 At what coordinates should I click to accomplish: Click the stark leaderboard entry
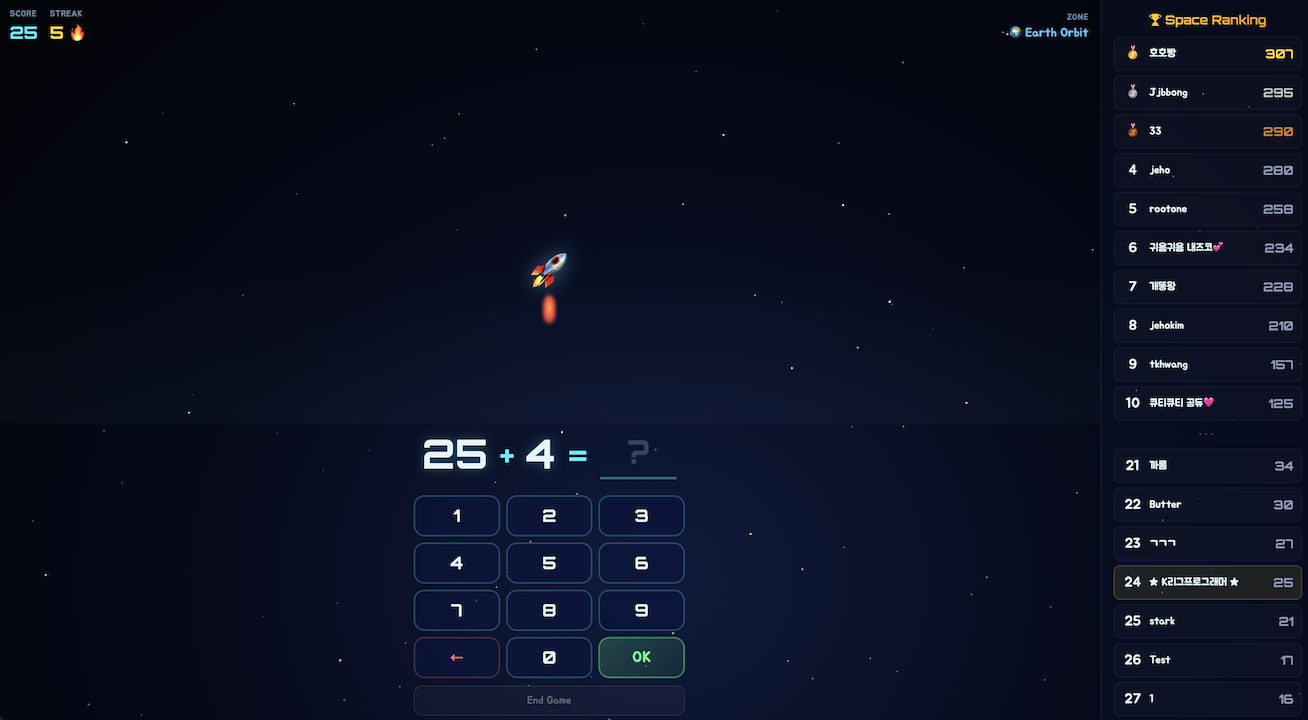click(1208, 621)
